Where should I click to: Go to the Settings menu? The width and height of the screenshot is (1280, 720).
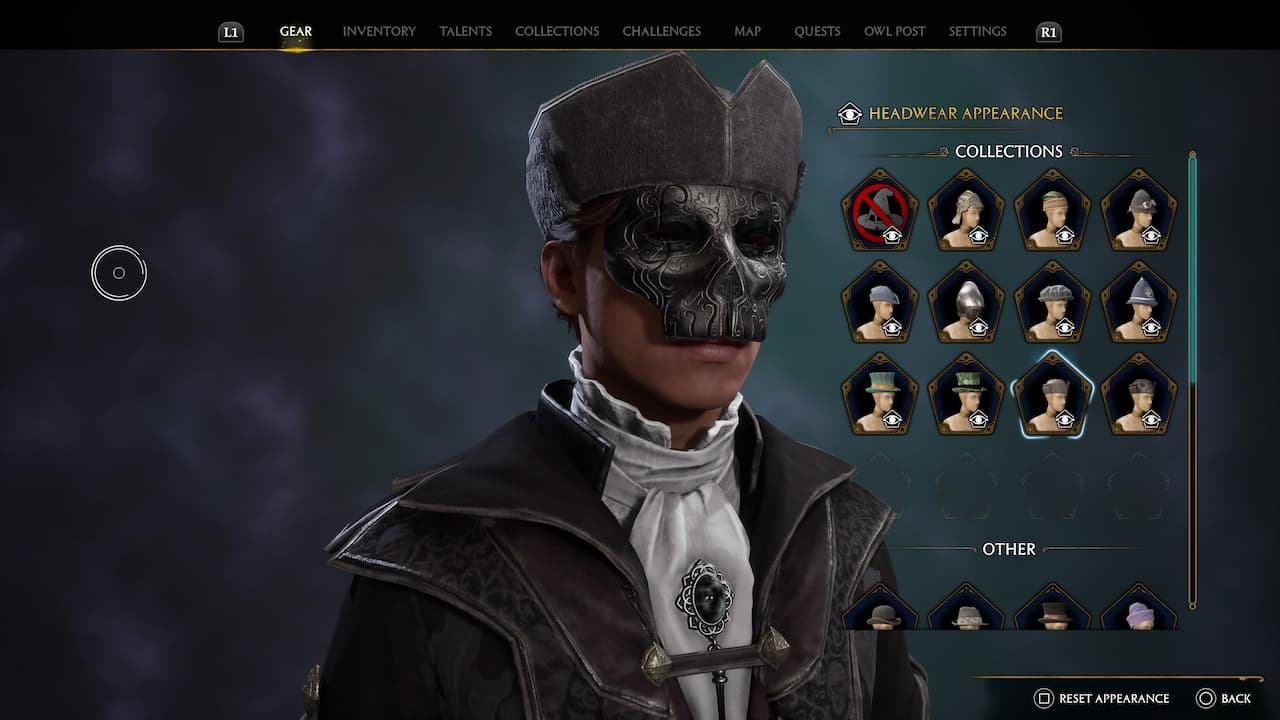coord(977,31)
